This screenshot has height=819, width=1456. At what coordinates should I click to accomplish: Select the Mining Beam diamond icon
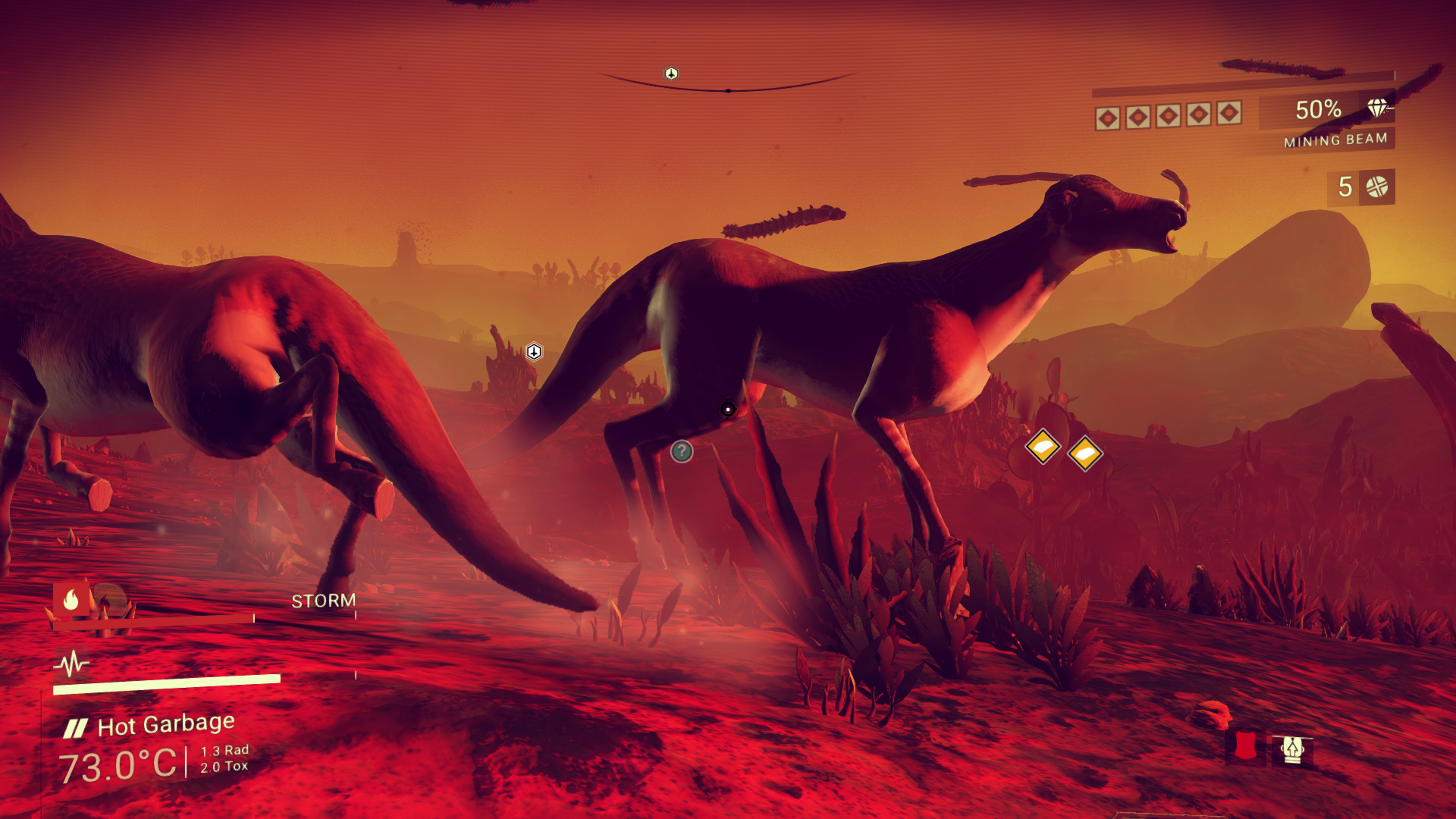pos(1377,108)
